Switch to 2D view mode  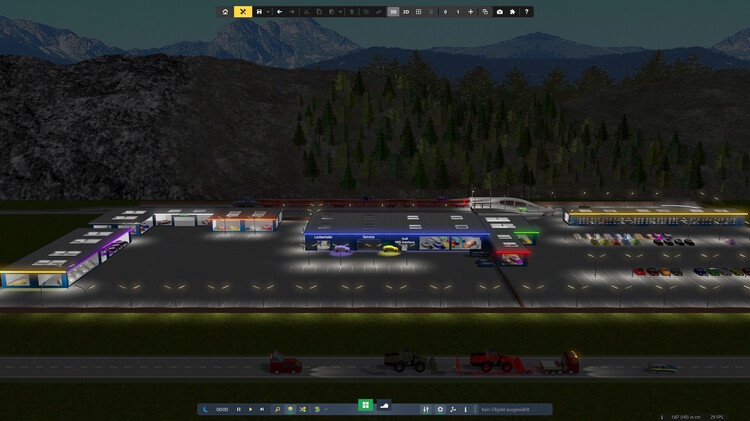(x=406, y=12)
